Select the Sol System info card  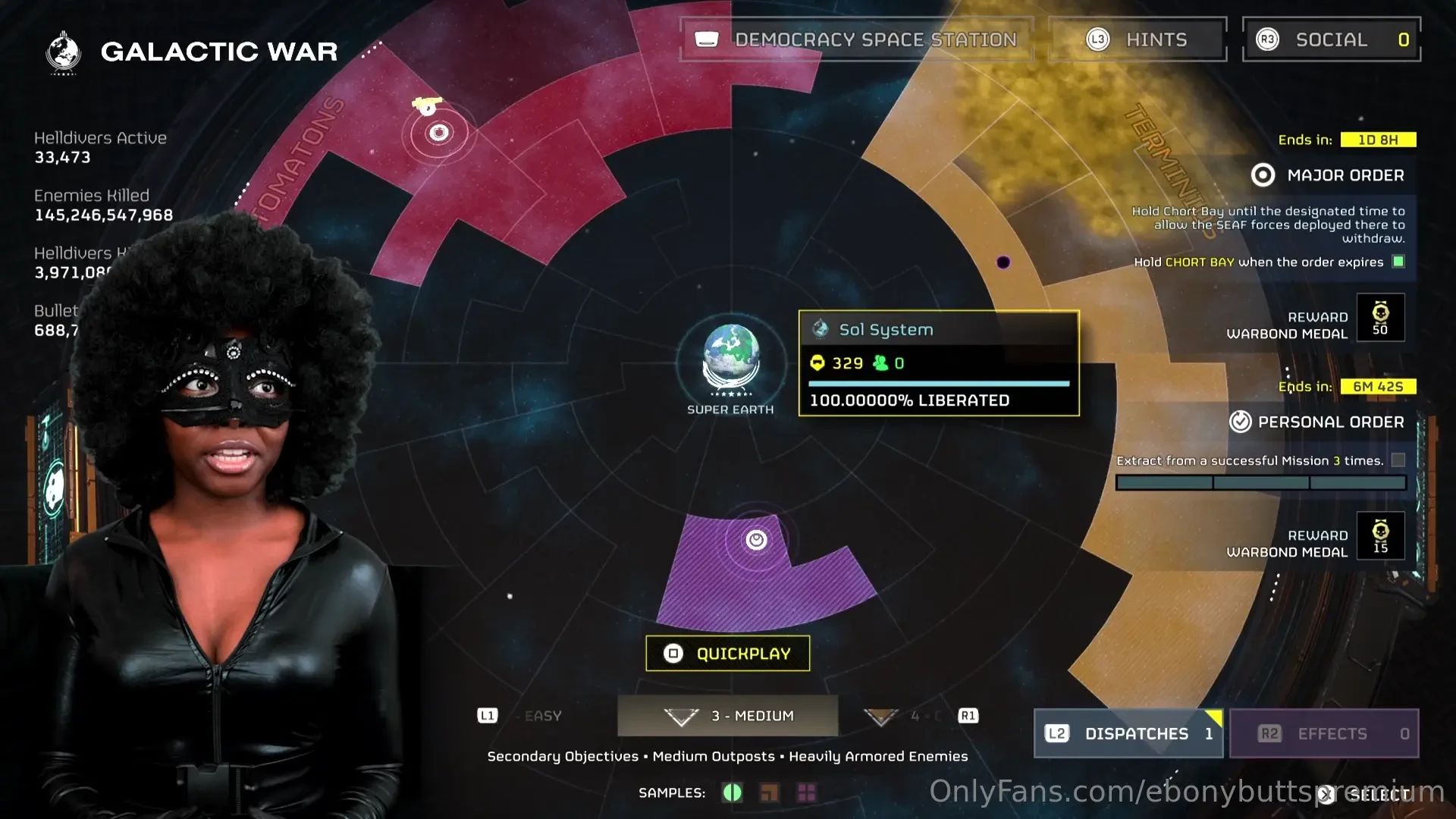pos(939,364)
